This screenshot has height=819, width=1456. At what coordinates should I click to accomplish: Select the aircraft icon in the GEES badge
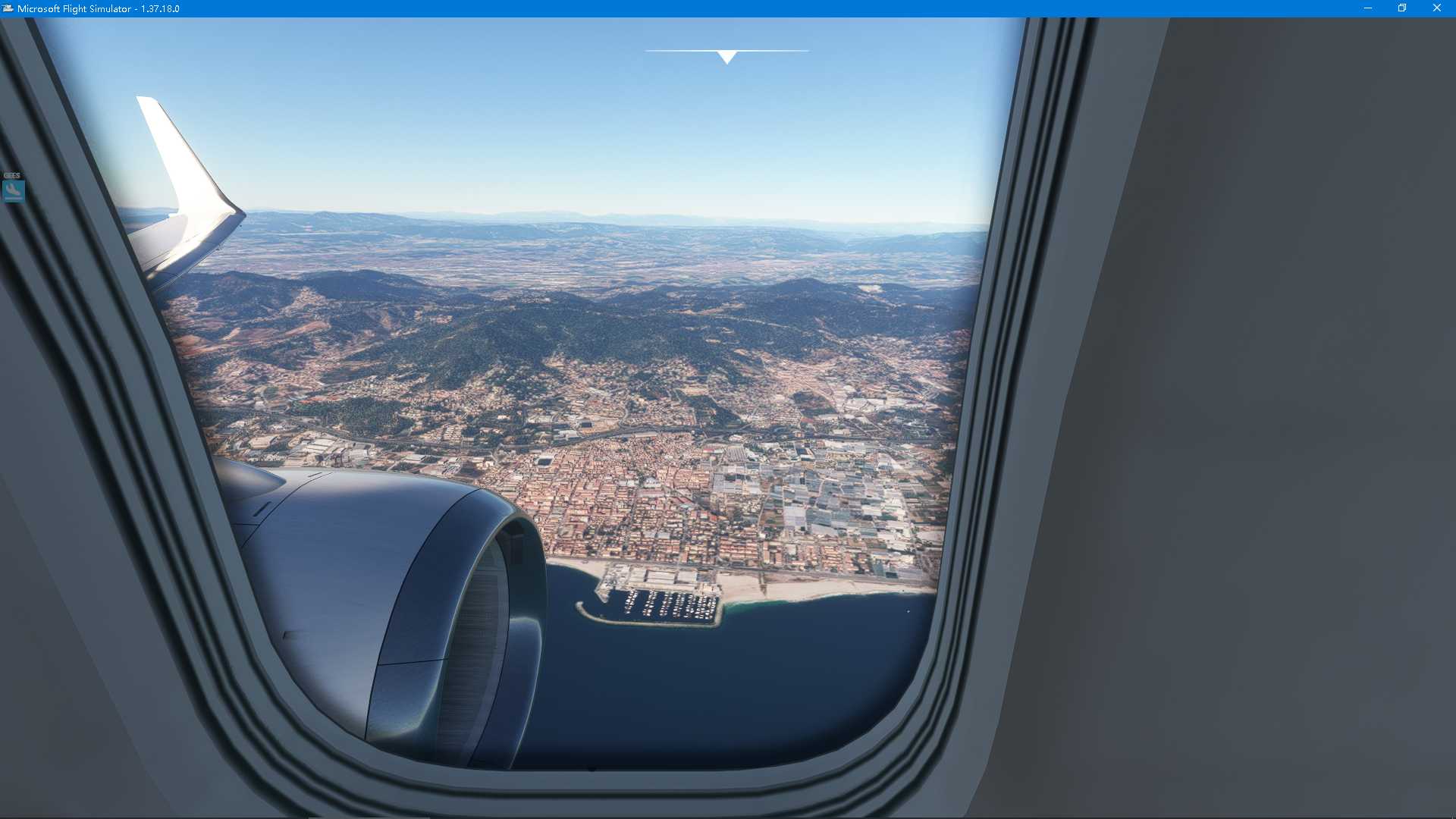pyautogui.click(x=13, y=188)
